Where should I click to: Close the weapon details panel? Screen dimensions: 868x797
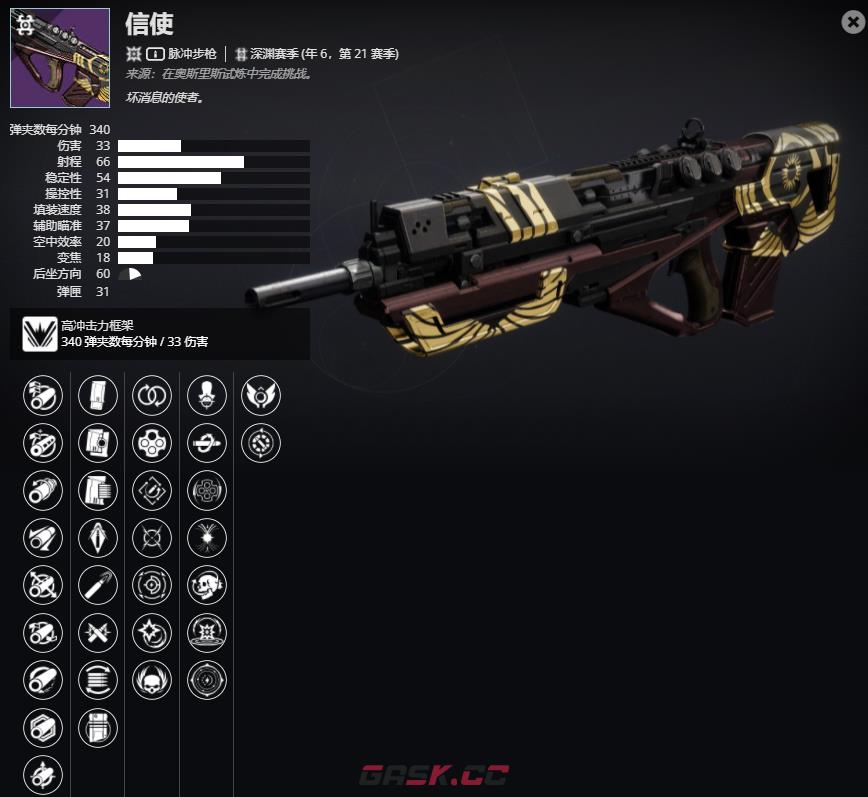point(852,22)
